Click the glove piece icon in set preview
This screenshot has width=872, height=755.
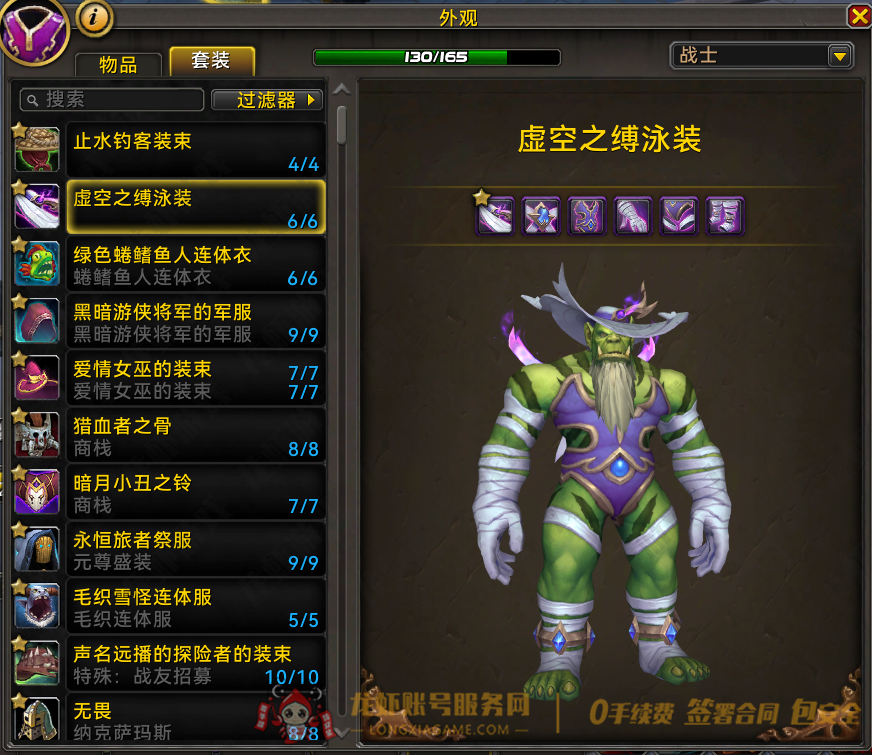pyautogui.click(x=634, y=214)
